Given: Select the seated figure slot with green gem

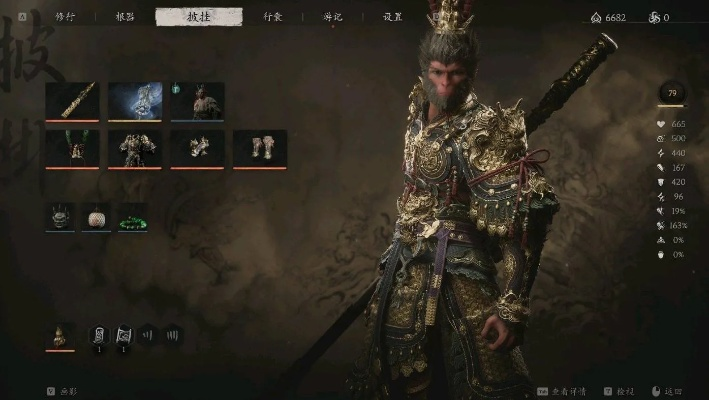Looking at the screenshot, I should [x=197, y=101].
